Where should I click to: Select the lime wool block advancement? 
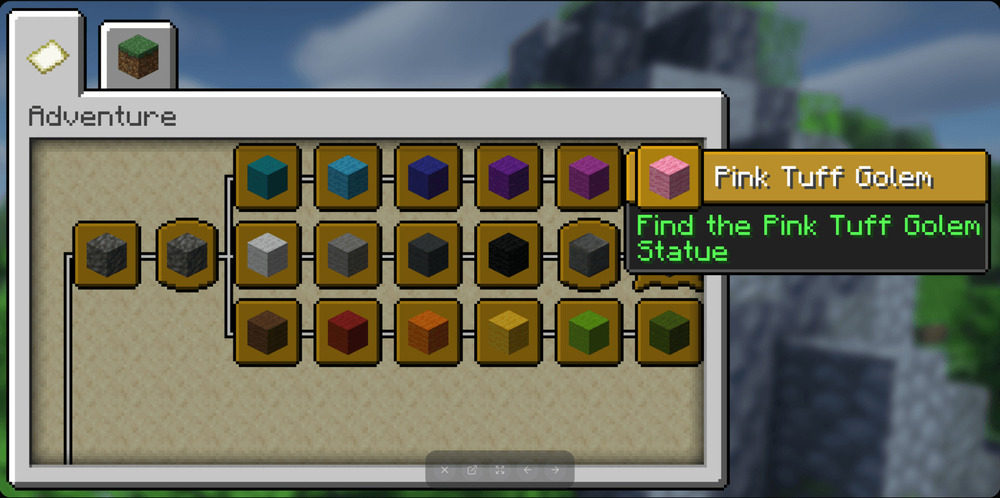[588, 331]
